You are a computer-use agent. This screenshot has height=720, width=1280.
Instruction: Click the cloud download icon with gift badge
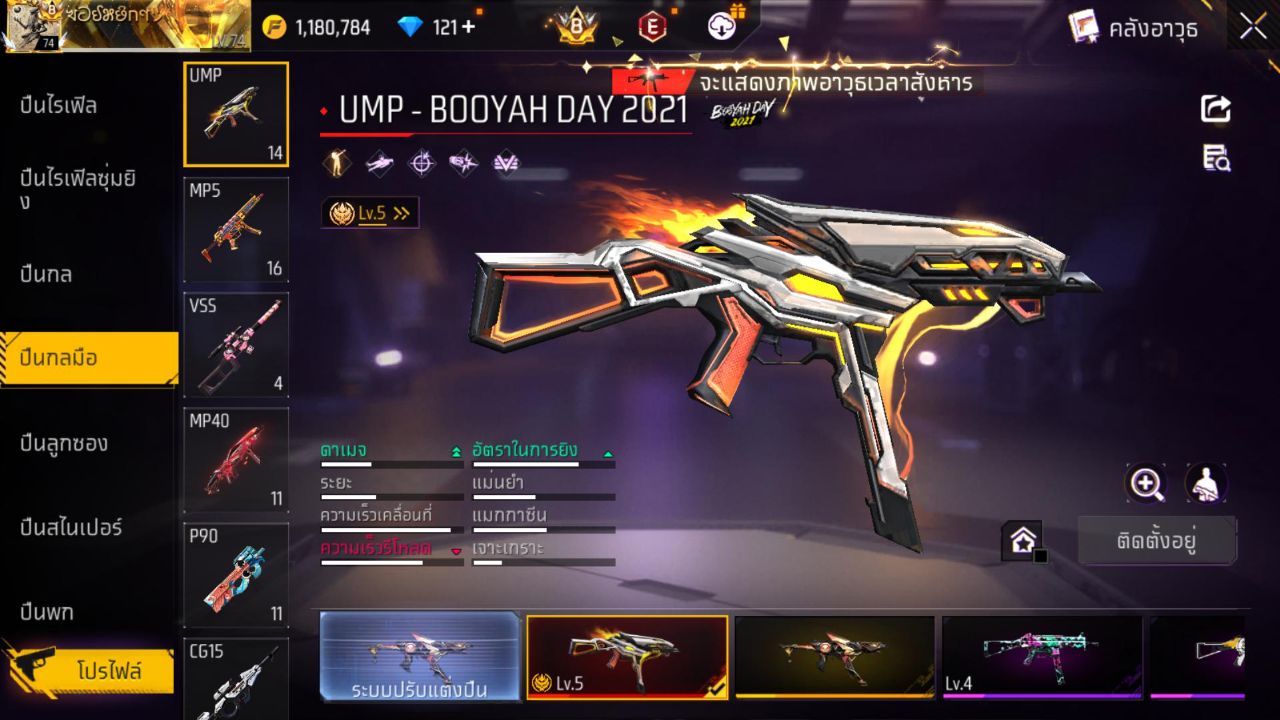click(722, 27)
